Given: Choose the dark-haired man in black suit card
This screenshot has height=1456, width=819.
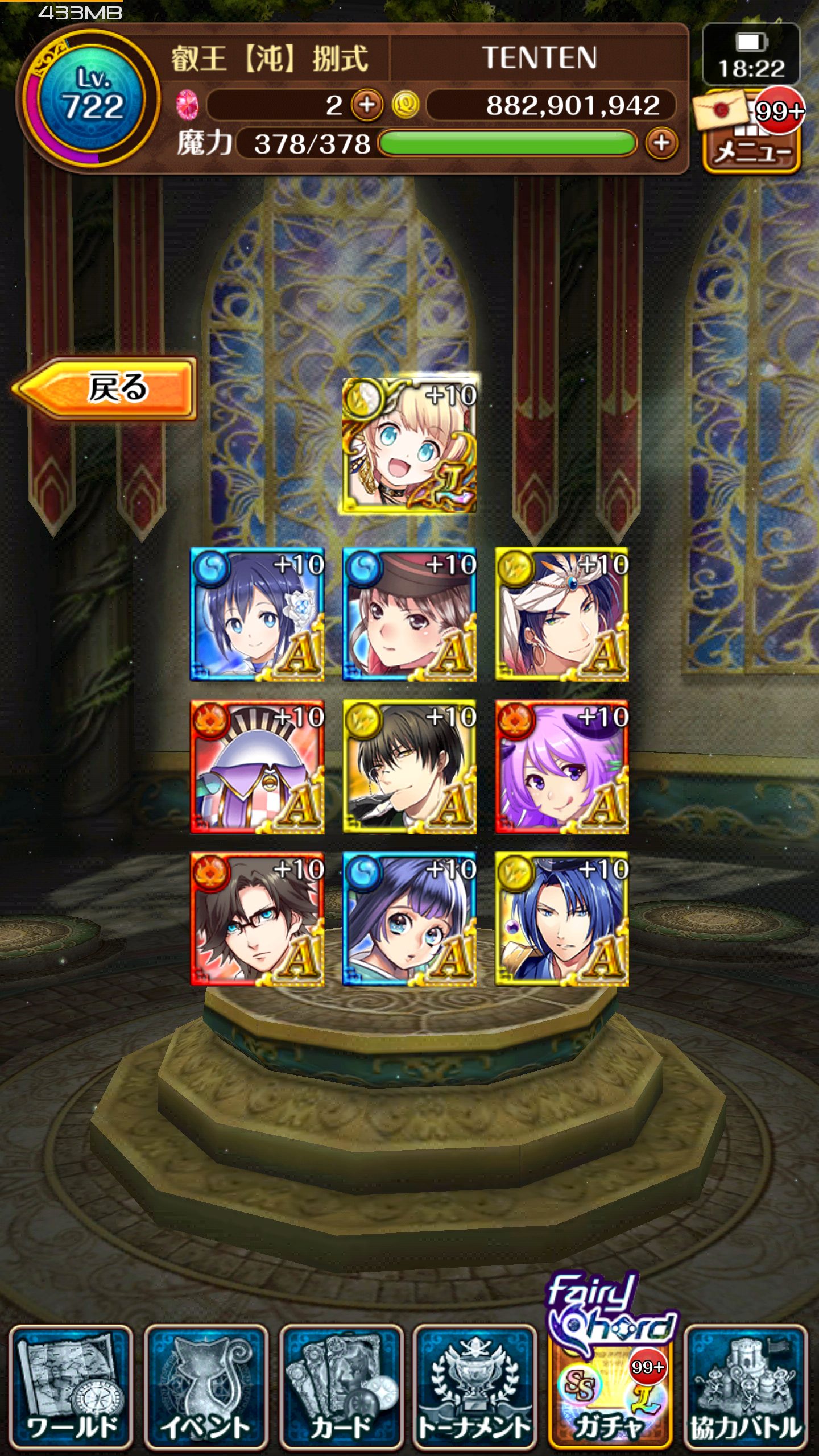Looking at the screenshot, I should point(409,767).
